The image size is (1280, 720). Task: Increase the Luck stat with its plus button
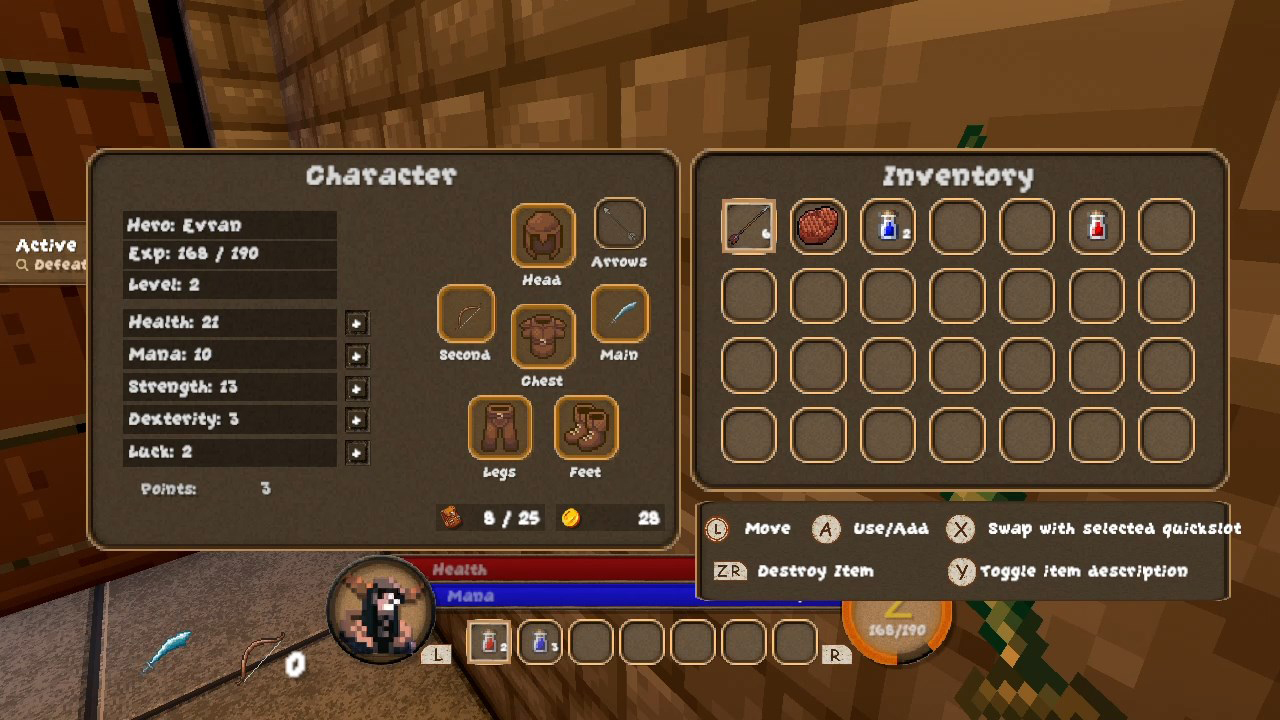(x=357, y=453)
